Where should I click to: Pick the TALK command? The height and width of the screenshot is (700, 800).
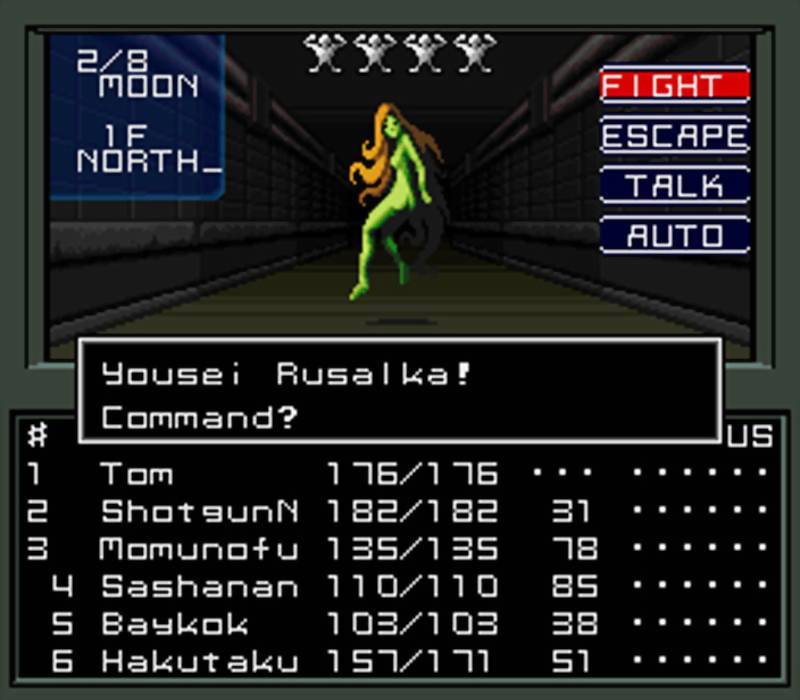tap(674, 185)
